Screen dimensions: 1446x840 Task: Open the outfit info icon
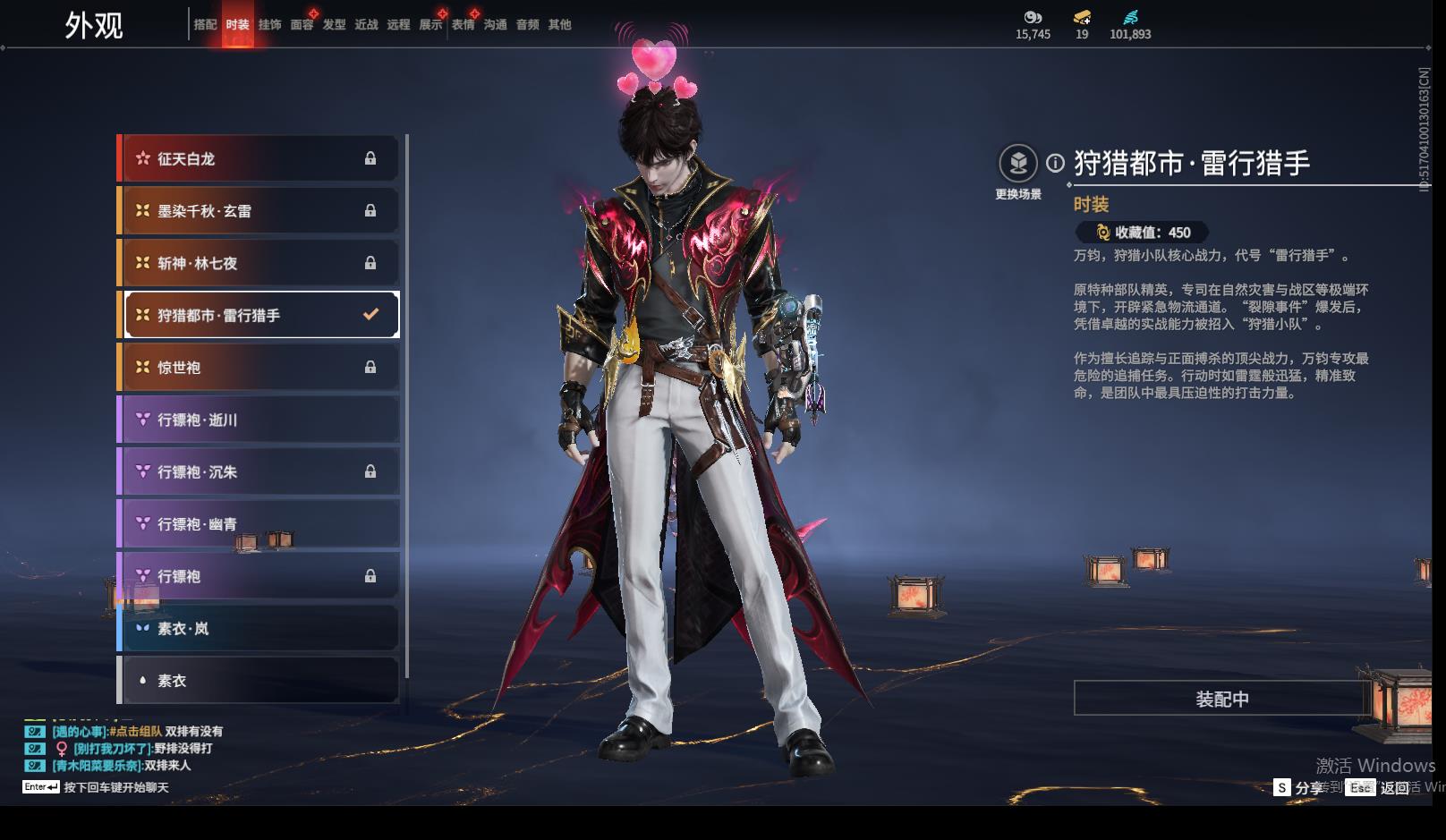1056,164
